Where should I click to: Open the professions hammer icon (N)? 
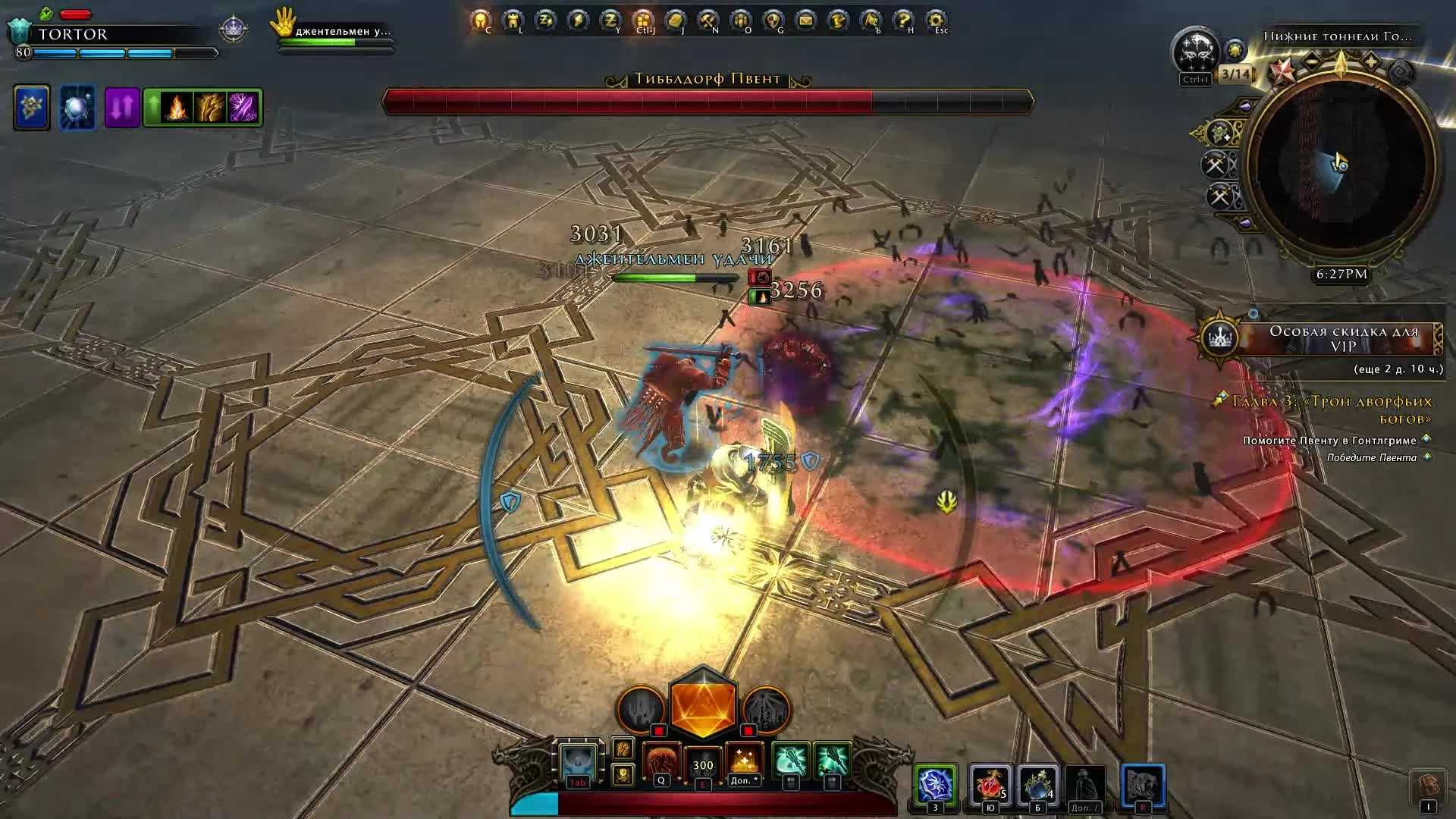click(x=708, y=20)
